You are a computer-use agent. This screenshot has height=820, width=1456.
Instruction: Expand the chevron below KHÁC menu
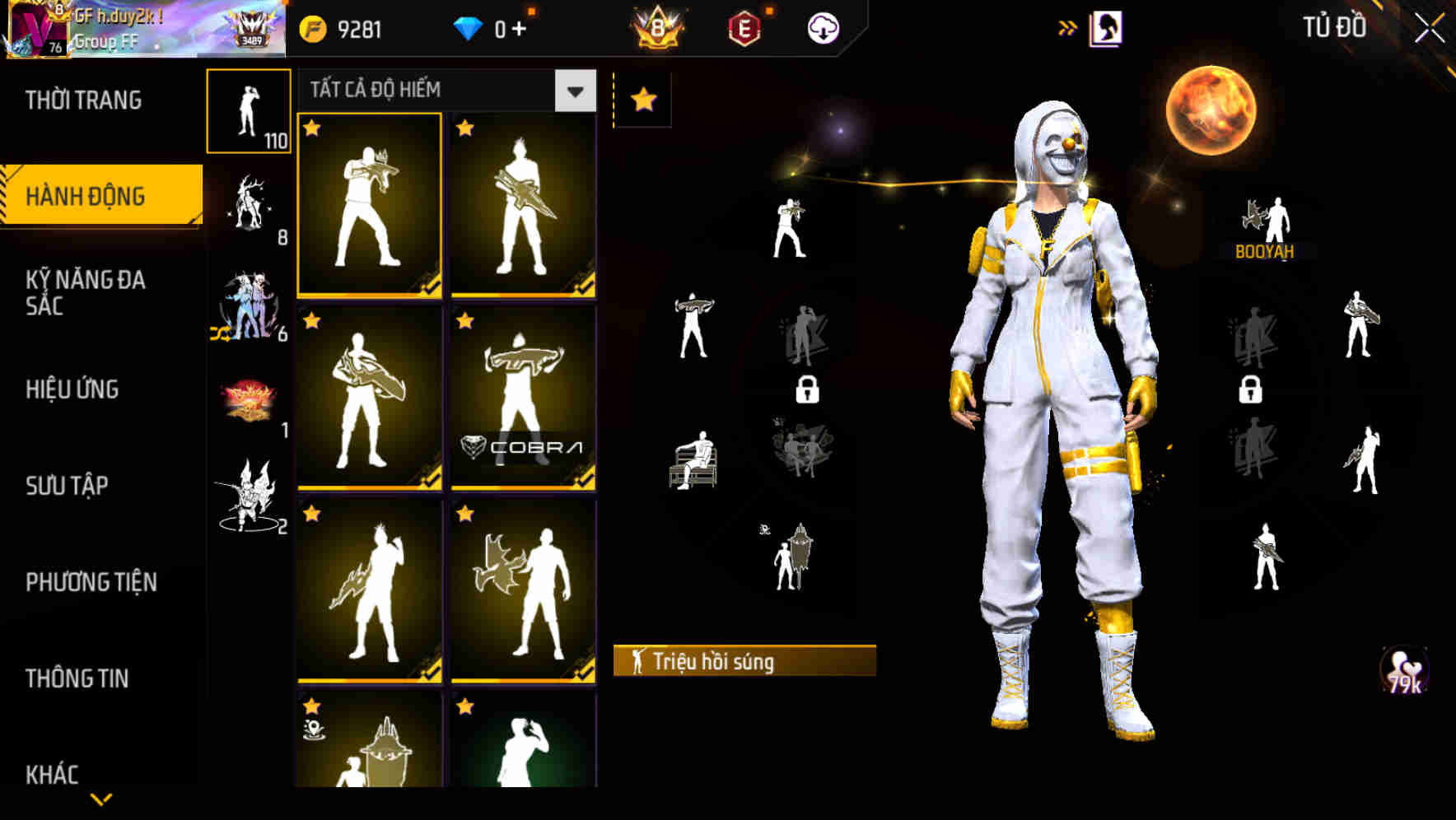pyautogui.click(x=100, y=799)
